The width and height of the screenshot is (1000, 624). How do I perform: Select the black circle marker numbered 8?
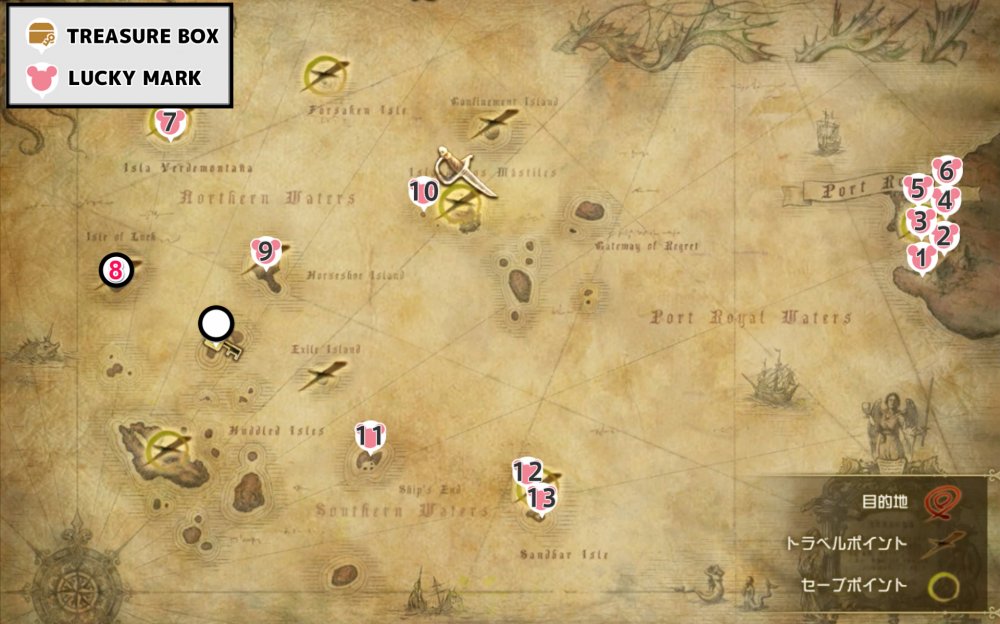[116, 269]
